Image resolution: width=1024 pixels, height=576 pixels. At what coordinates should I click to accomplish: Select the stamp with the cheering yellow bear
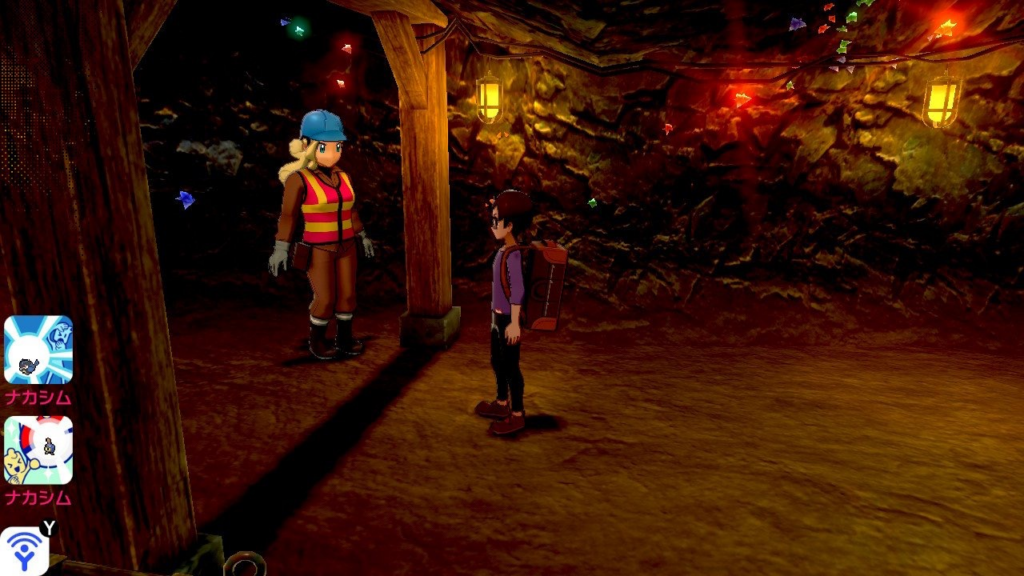(x=38, y=450)
